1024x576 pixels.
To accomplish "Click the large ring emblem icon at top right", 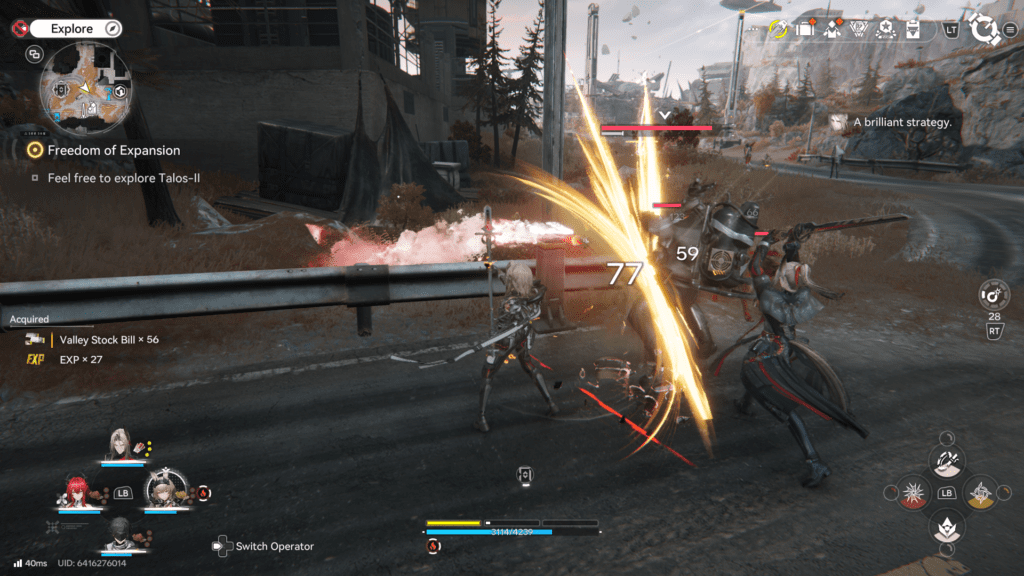I will pos(987,29).
